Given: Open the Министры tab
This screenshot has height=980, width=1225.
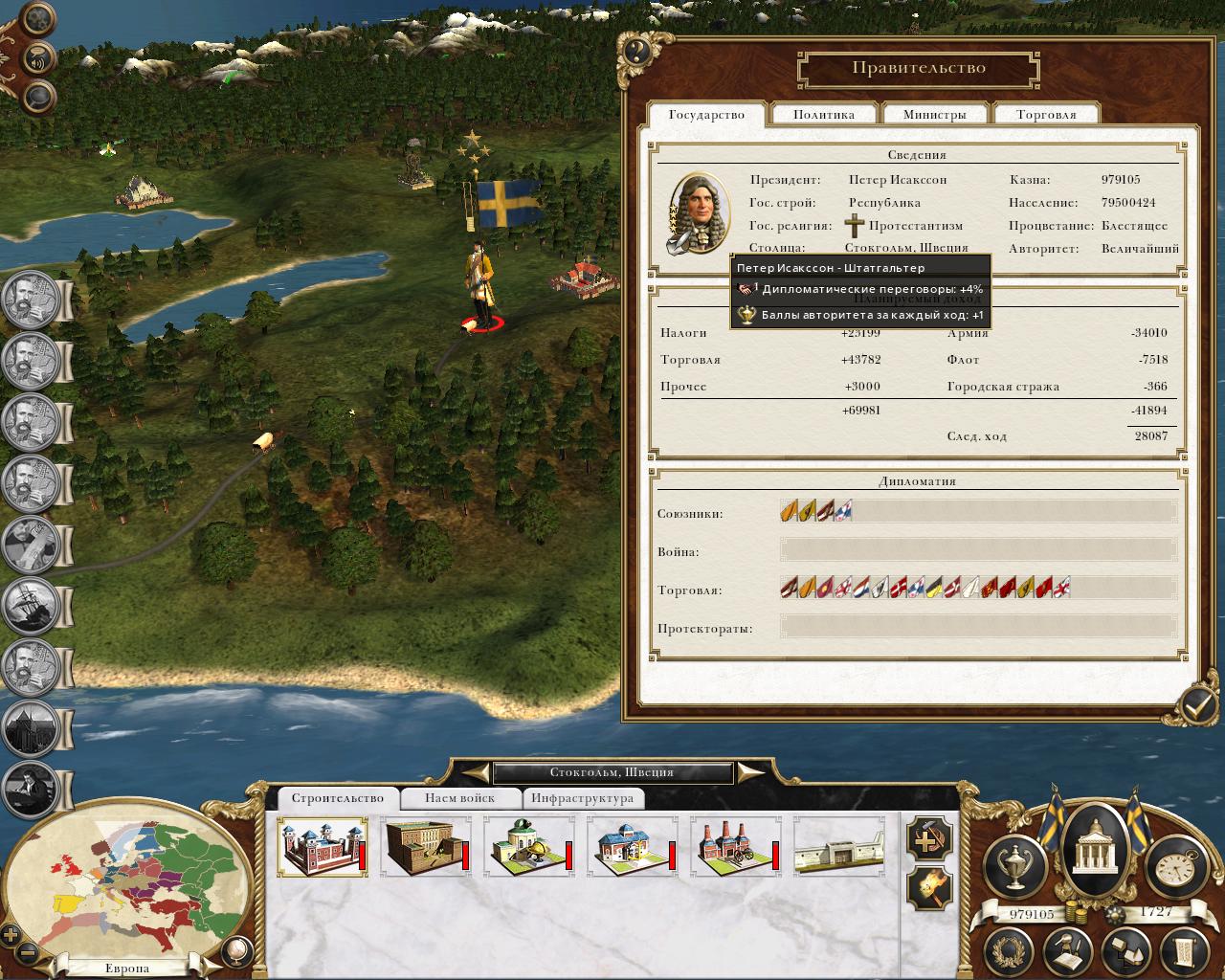Looking at the screenshot, I should coord(934,115).
